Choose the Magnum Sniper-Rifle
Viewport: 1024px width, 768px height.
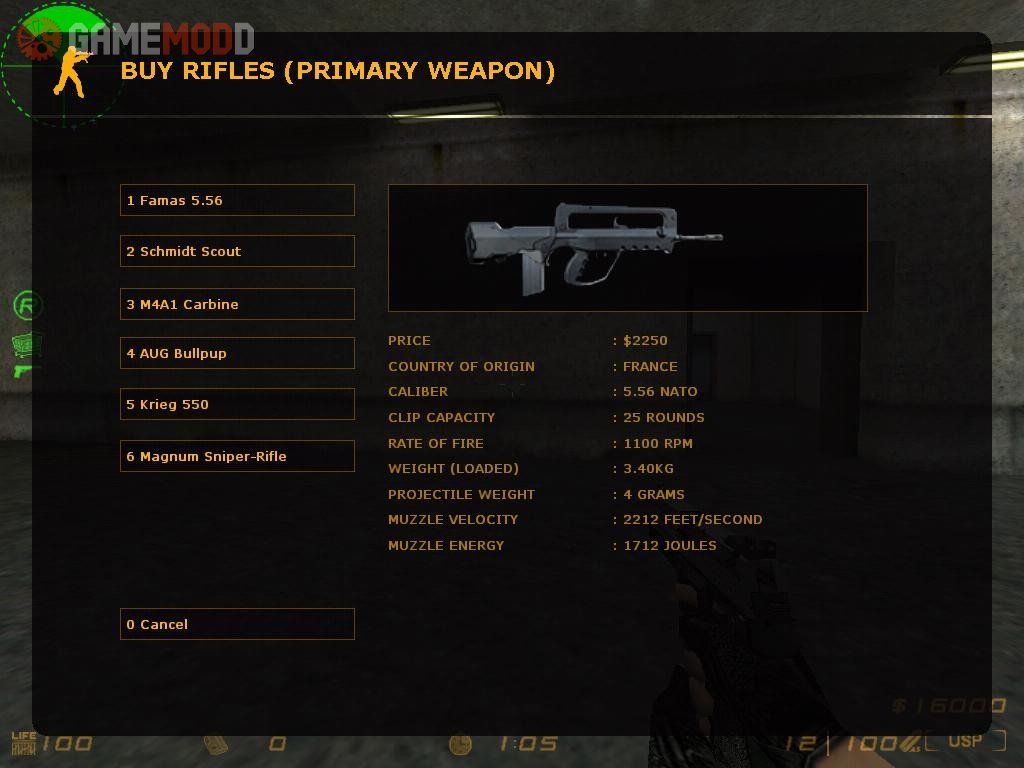[x=237, y=456]
